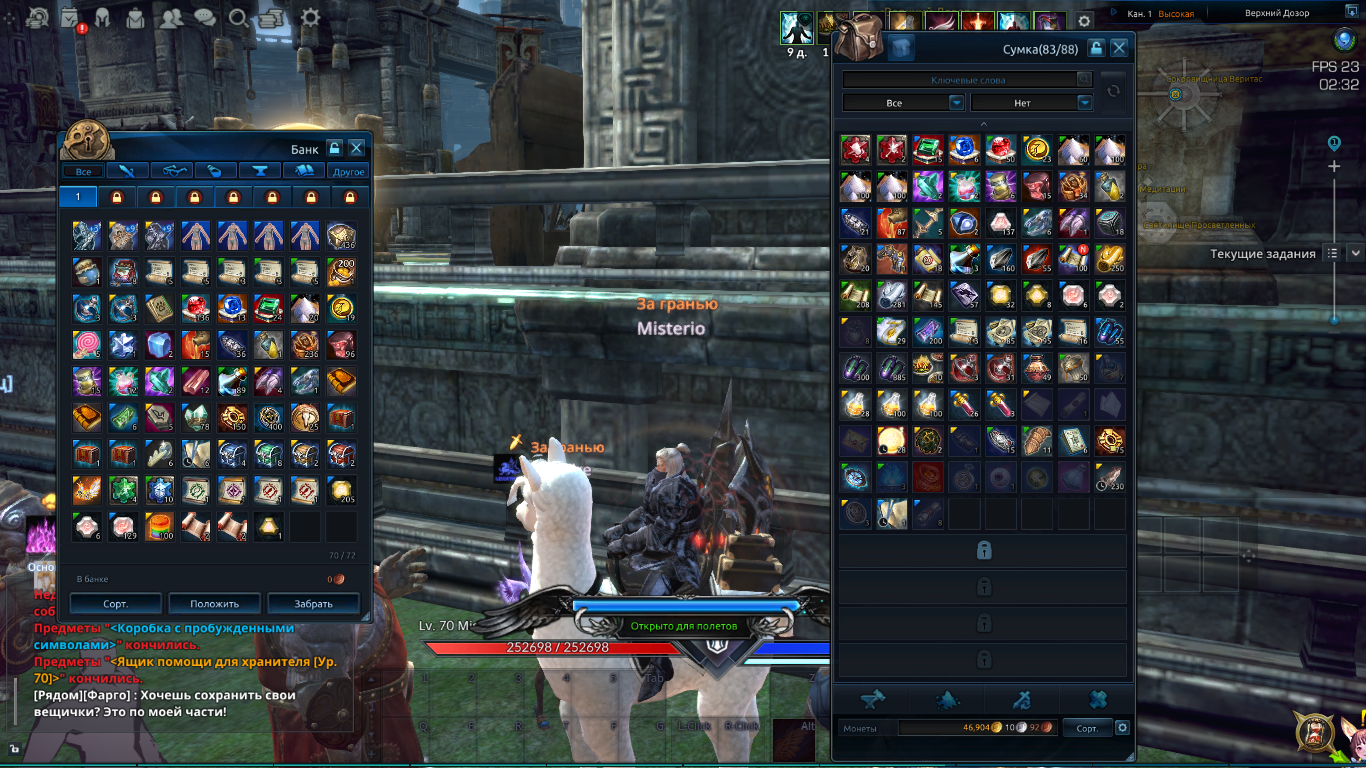Open the Нет filter dropdown in bag

[1032, 102]
